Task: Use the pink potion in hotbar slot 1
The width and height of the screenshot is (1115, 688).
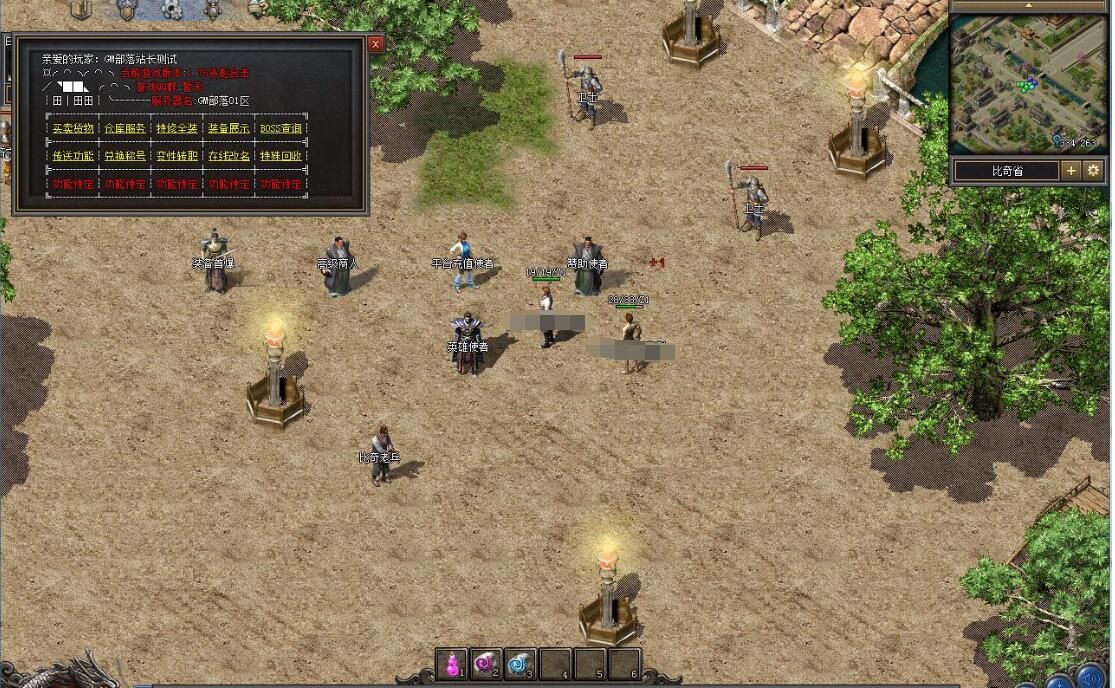Action: coord(452,664)
